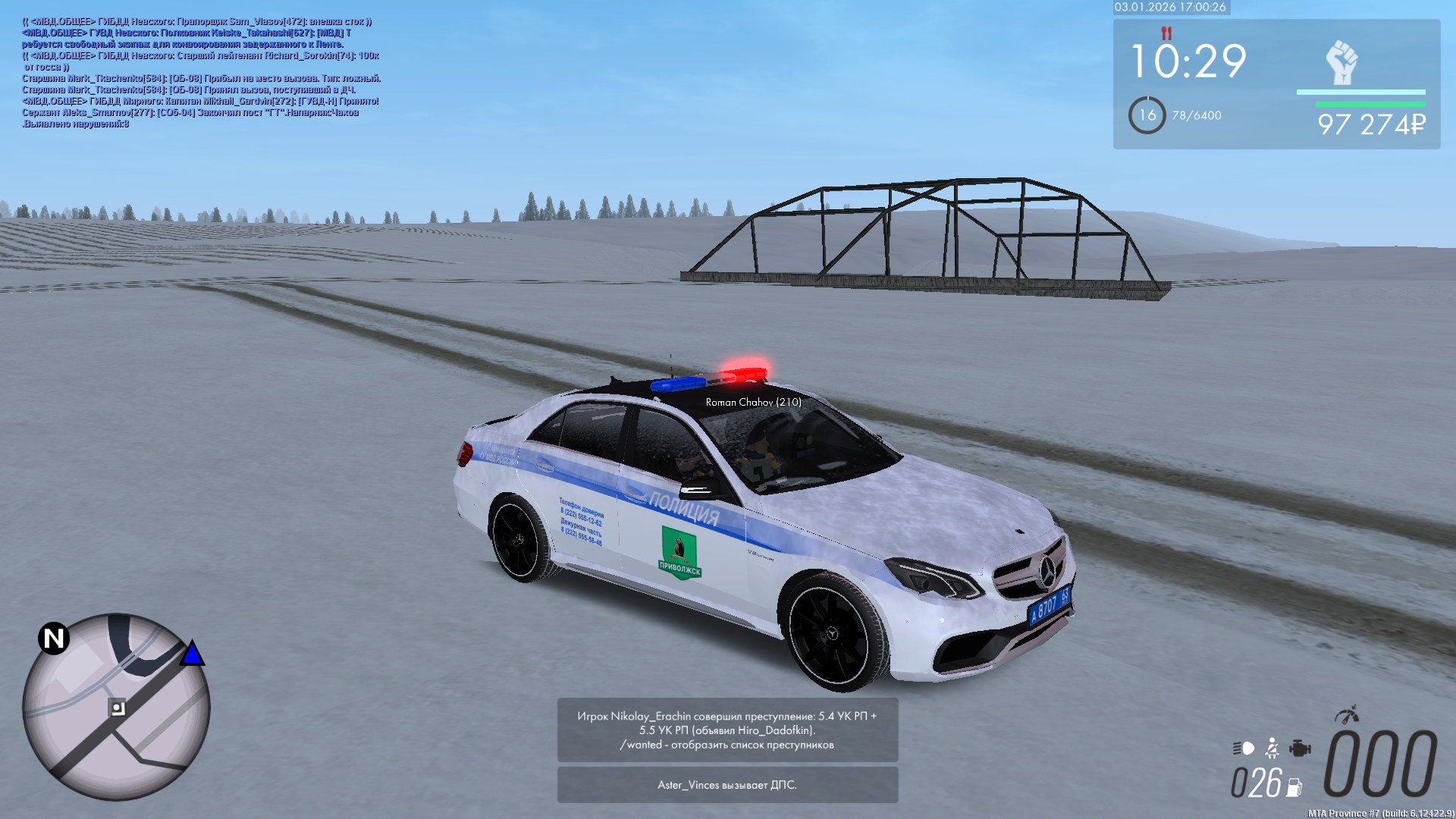Click the seatbelt indicator icon

click(x=1272, y=748)
